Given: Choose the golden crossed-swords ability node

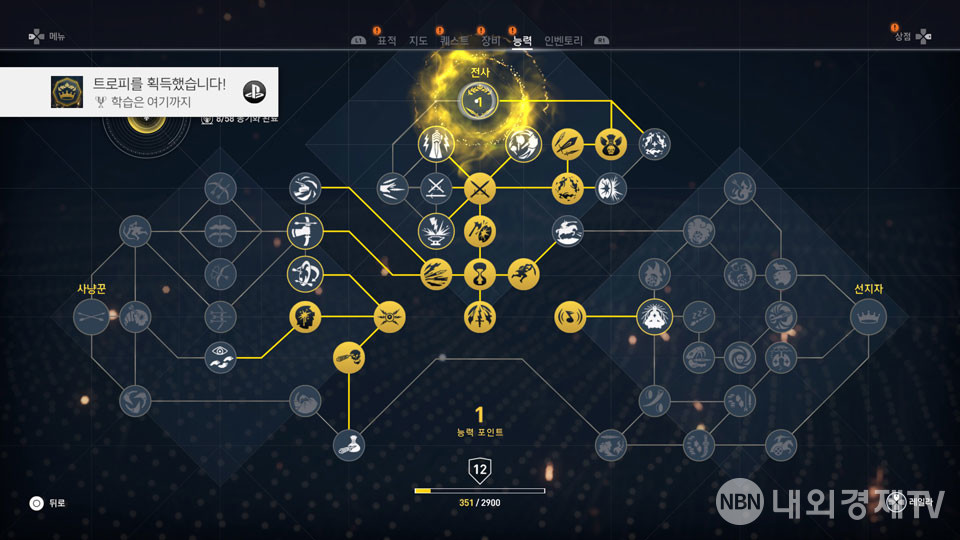Looking at the screenshot, I should 480,187.
